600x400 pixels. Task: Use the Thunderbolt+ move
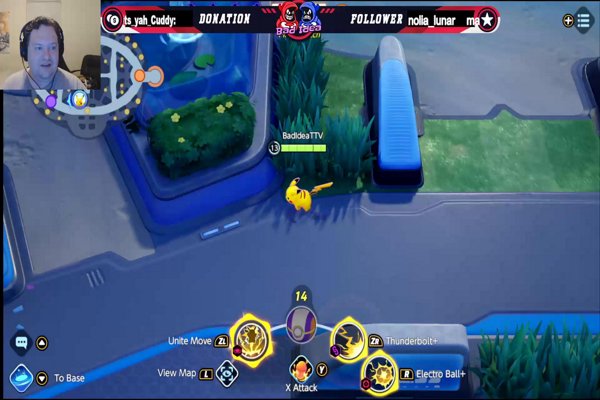349,338
